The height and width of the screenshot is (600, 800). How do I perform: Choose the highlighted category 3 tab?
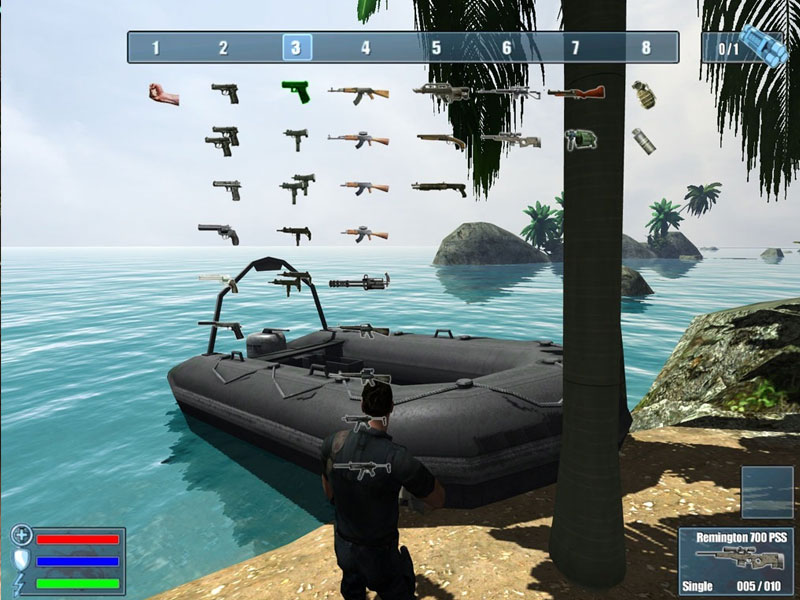(296, 47)
